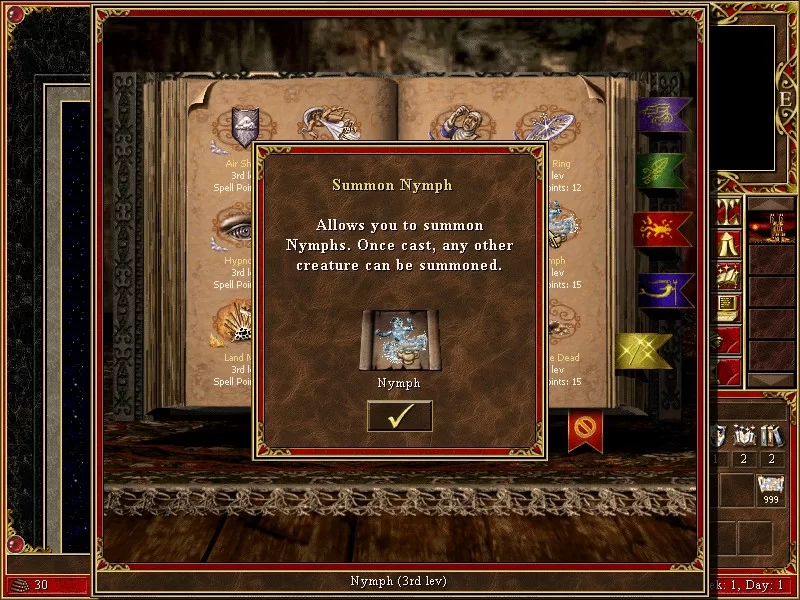
Task: Choose the Hypnotize eye spell icon
Action: pyautogui.click(x=237, y=226)
